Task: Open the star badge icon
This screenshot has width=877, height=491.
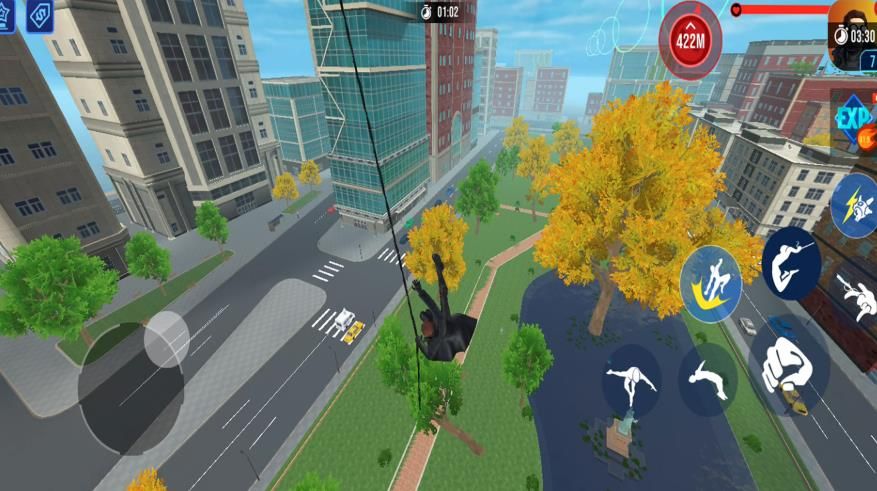Action: coord(6,15)
